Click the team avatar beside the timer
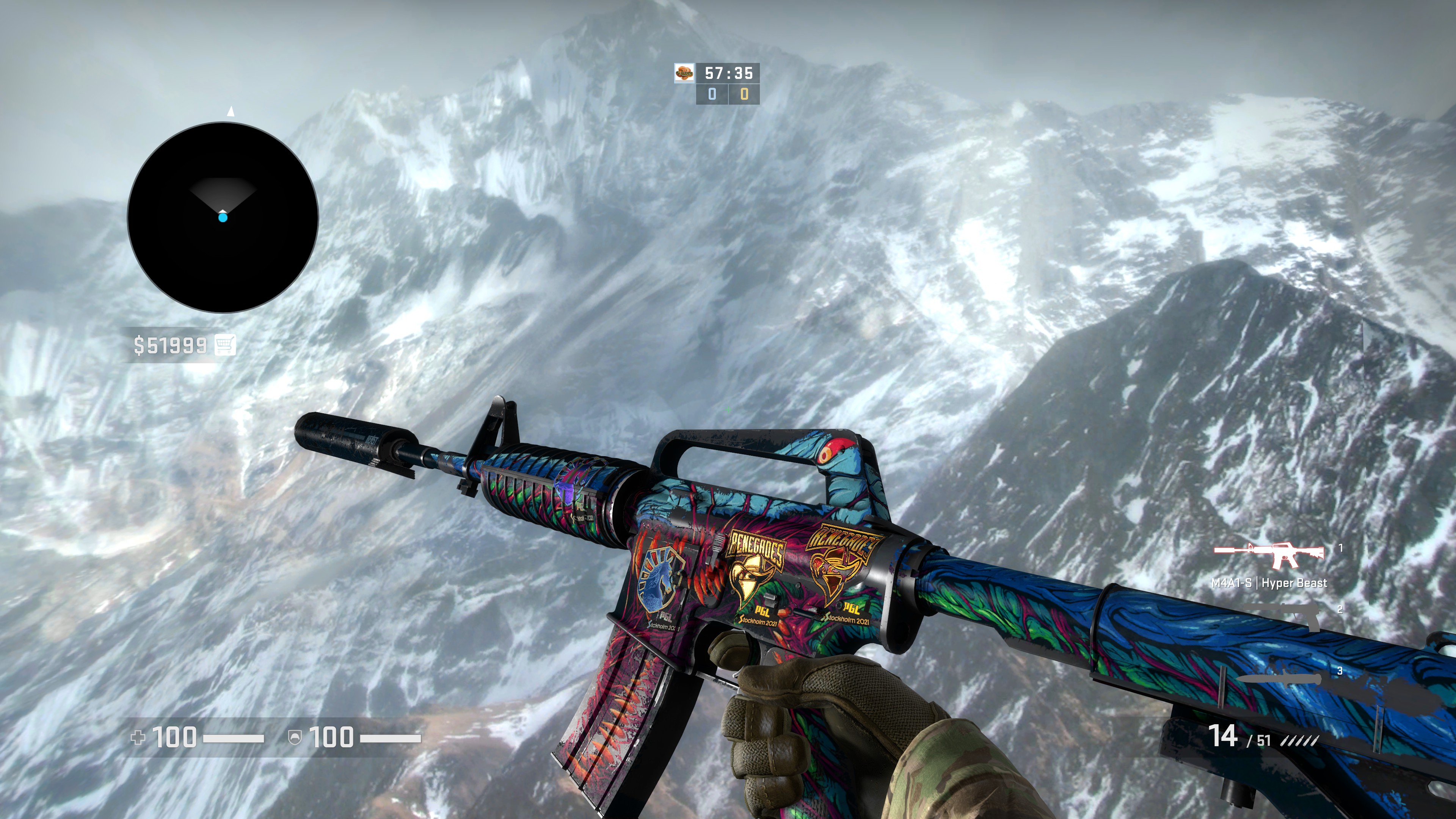 coord(684,74)
